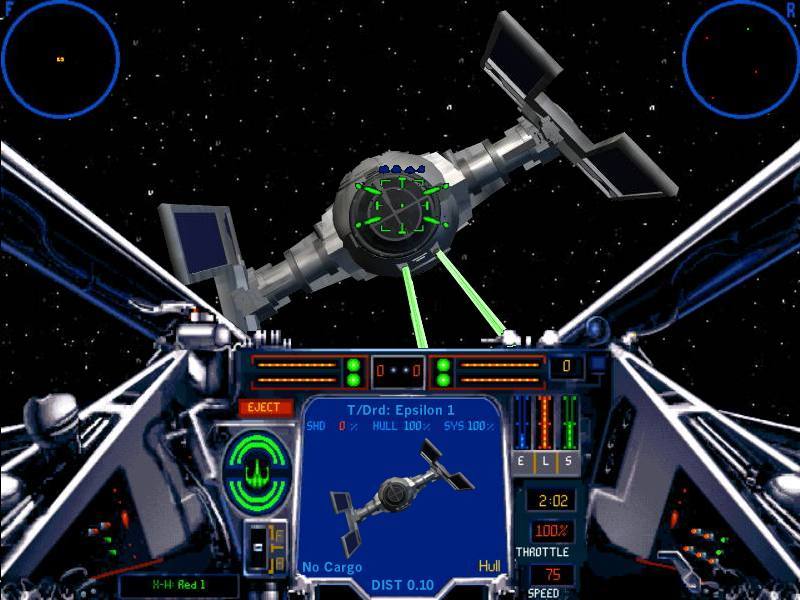800x600 pixels.
Task: Hit the red EJECT button
Action: pos(266,408)
